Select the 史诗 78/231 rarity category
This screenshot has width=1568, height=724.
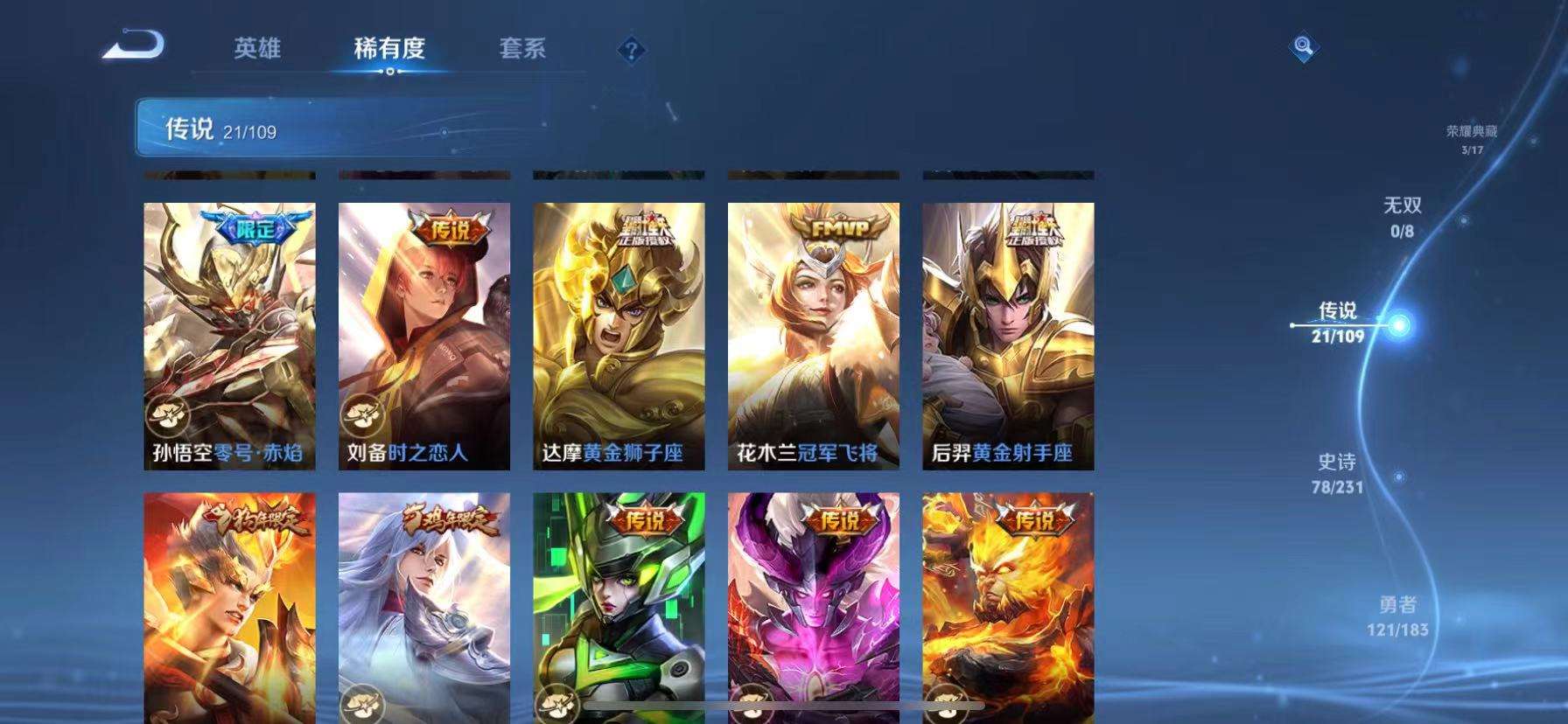(1338, 473)
